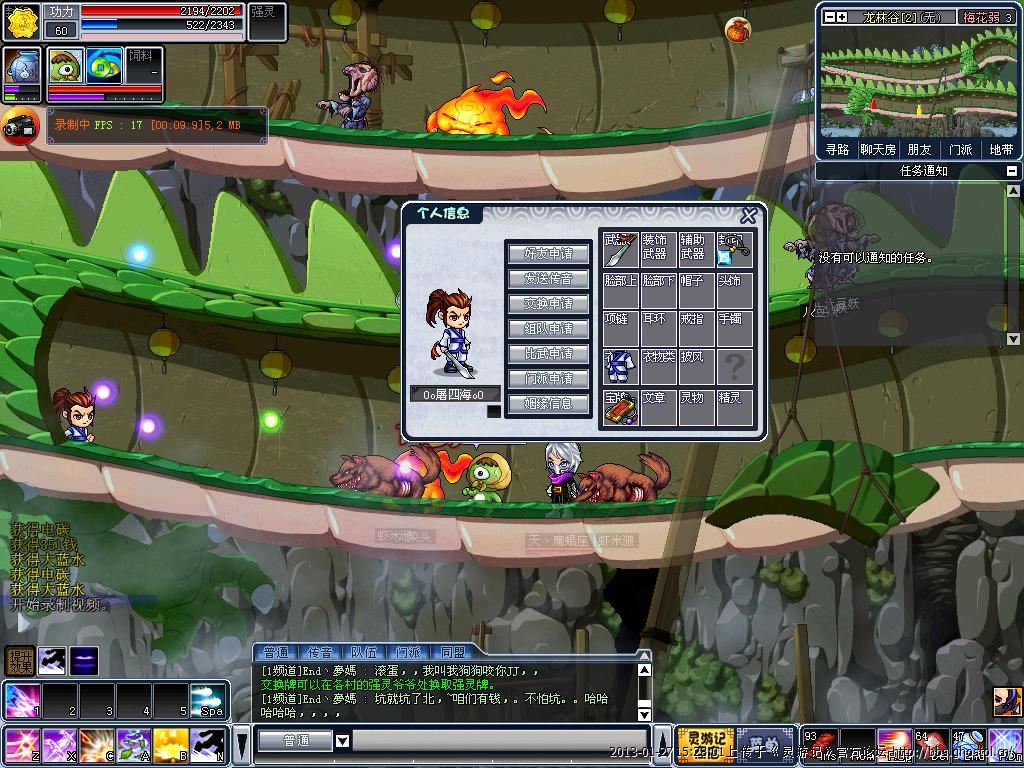1024x768 pixels.
Task: Click the 发送传音 whisper button
Action: (x=548, y=278)
